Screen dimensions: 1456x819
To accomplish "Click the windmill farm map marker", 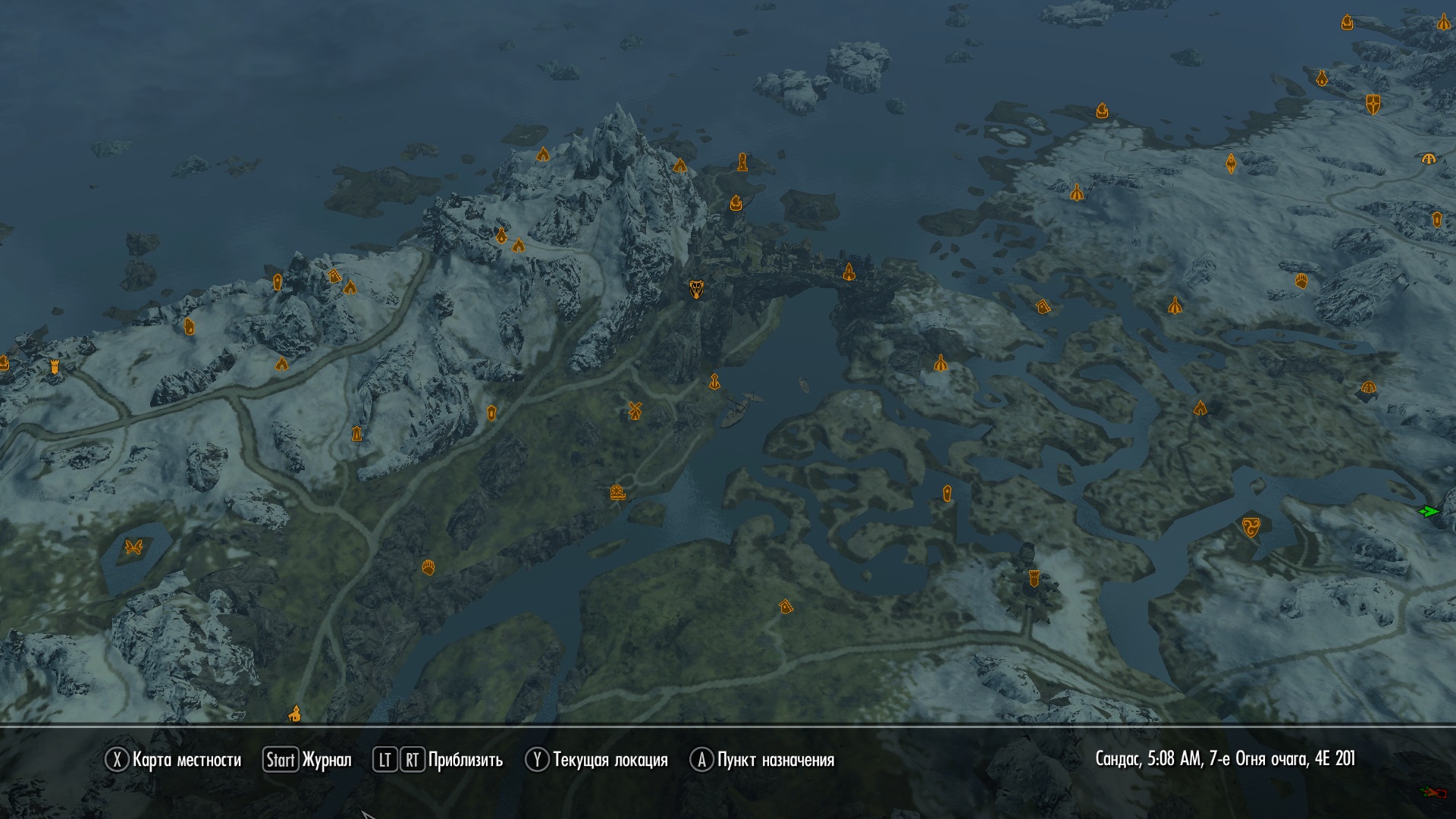I will click(x=635, y=410).
